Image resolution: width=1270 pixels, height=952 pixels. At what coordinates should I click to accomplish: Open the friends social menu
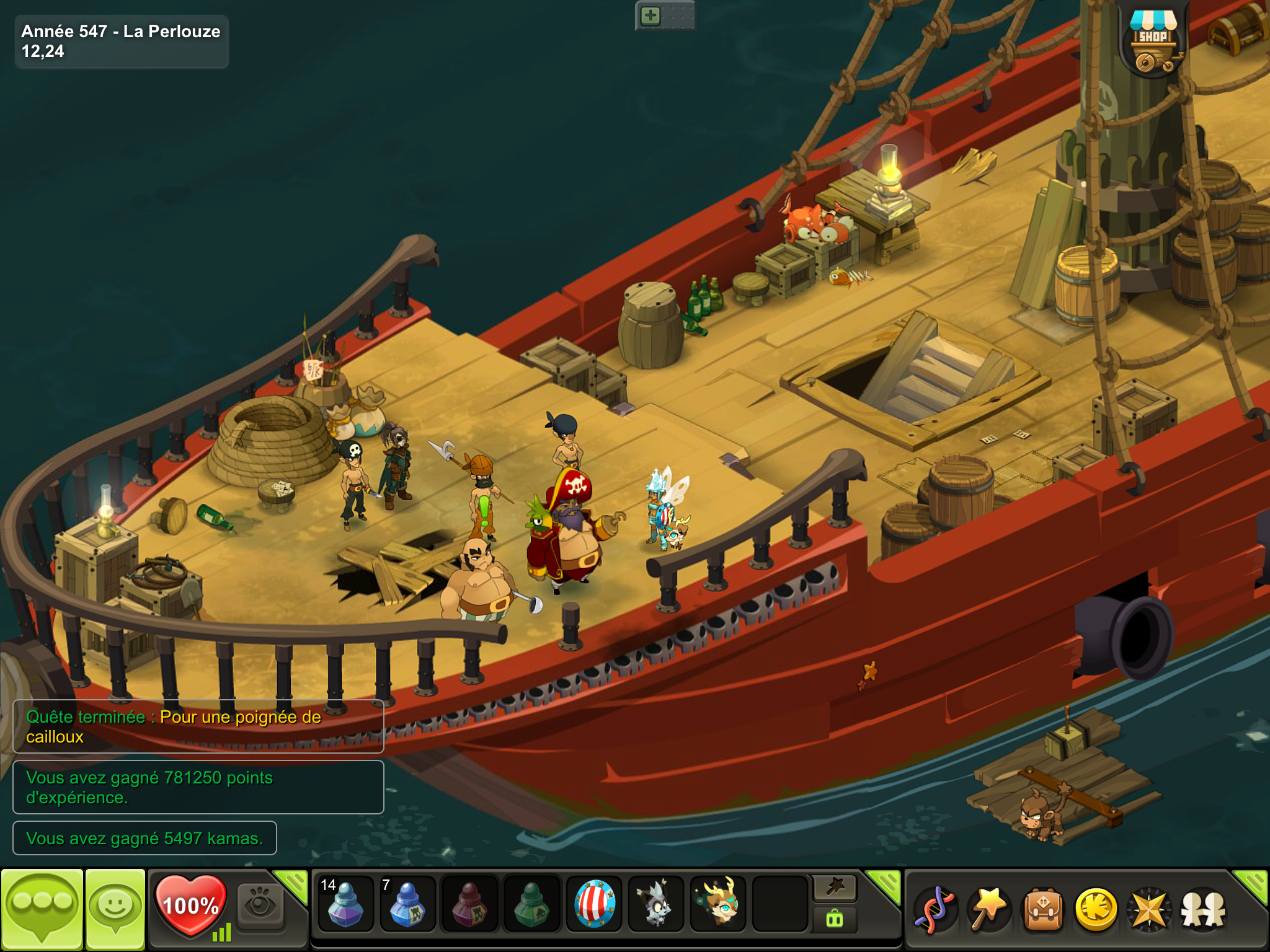pos(1203,910)
